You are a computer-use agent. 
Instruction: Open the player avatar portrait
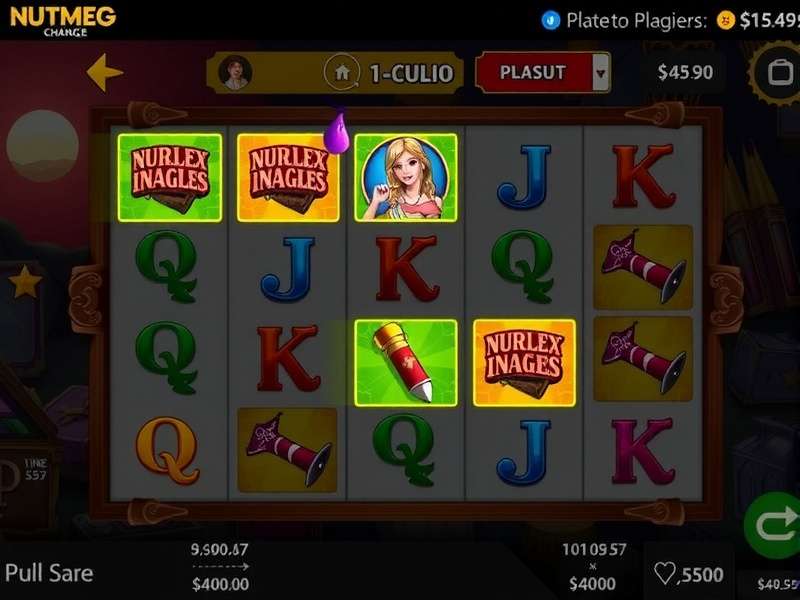click(x=236, y=72)
